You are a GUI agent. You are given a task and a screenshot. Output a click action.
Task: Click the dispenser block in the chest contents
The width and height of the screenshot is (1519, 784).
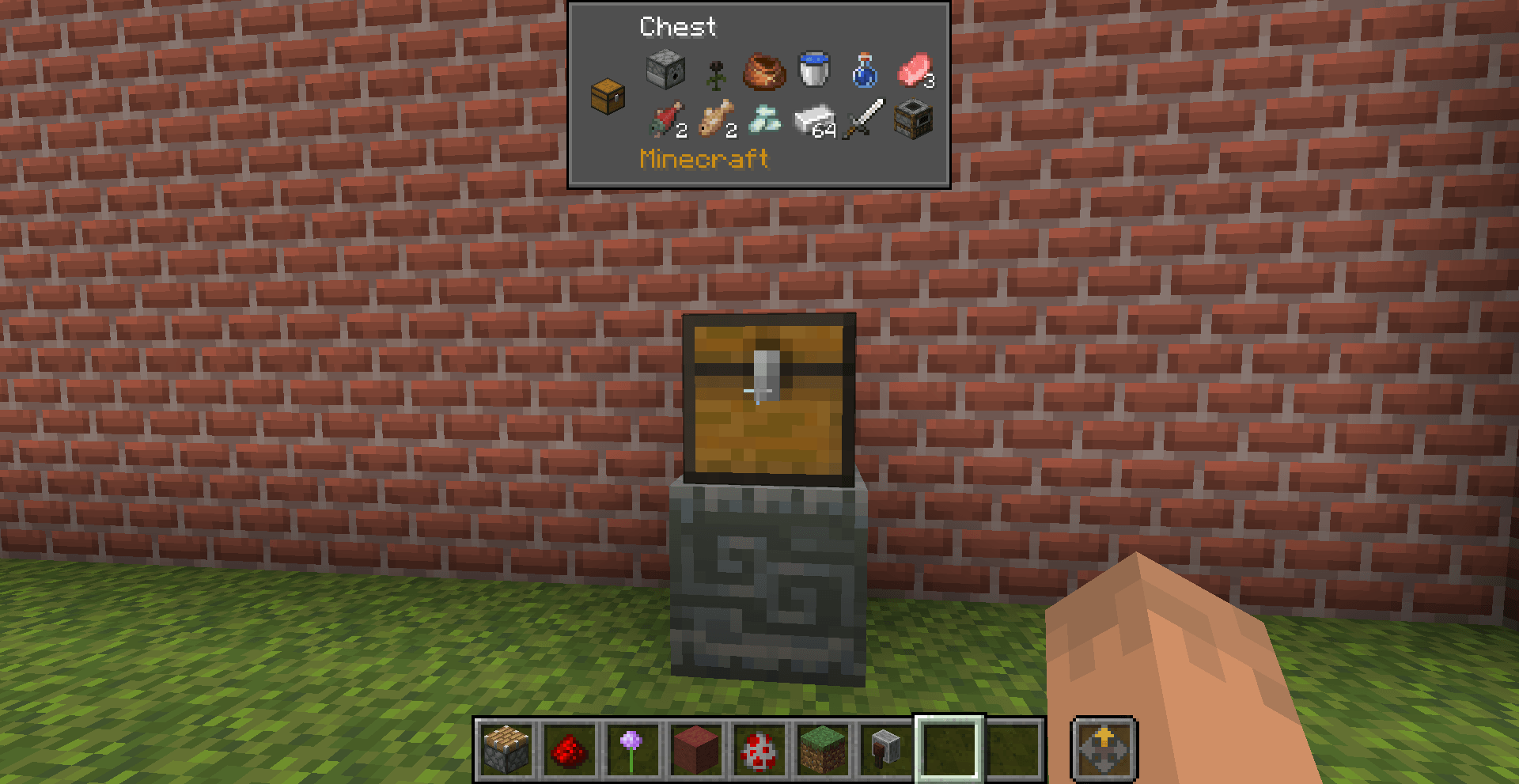(665, 70)
